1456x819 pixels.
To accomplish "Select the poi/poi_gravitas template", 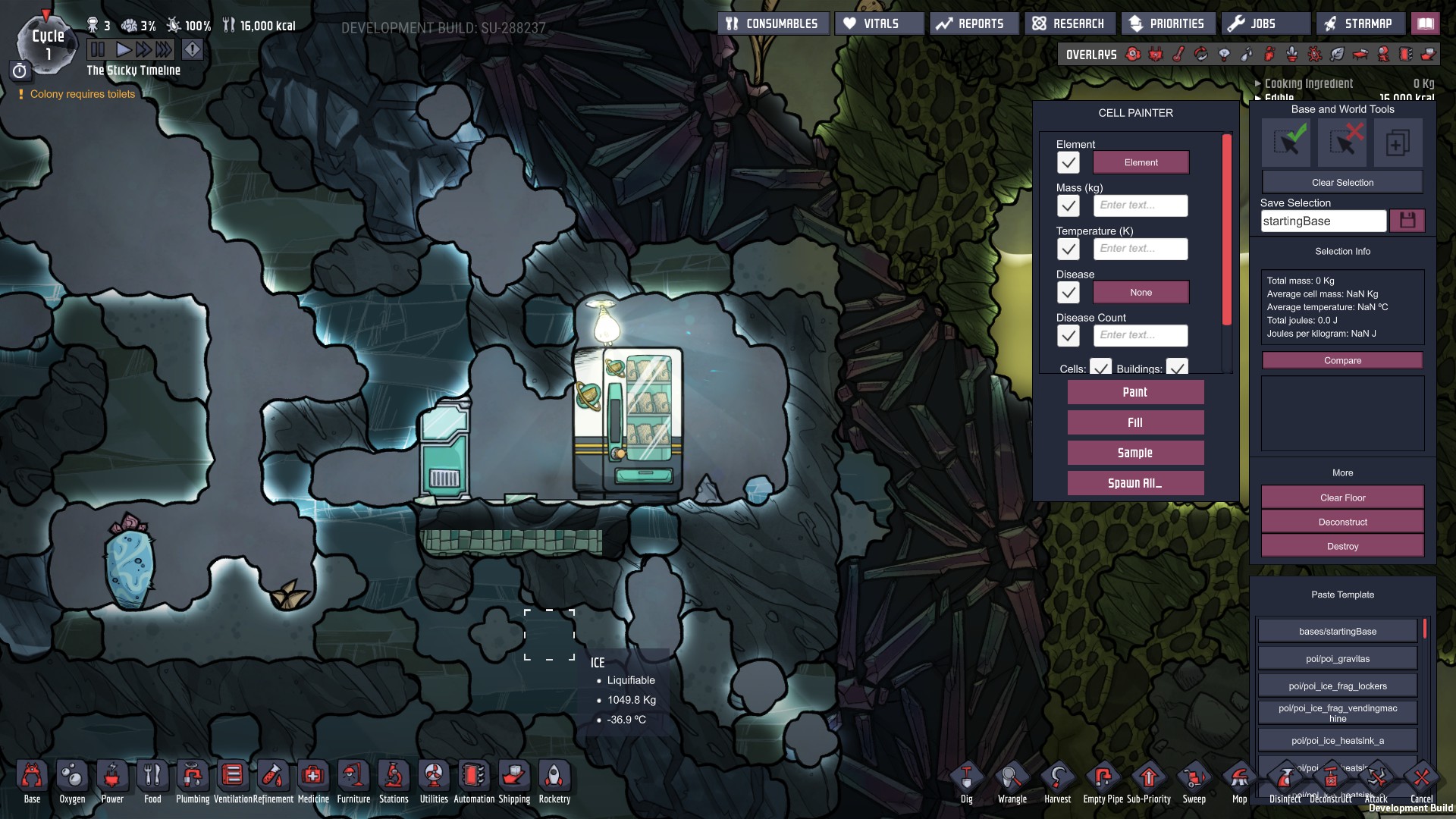I will point(1337,658).
